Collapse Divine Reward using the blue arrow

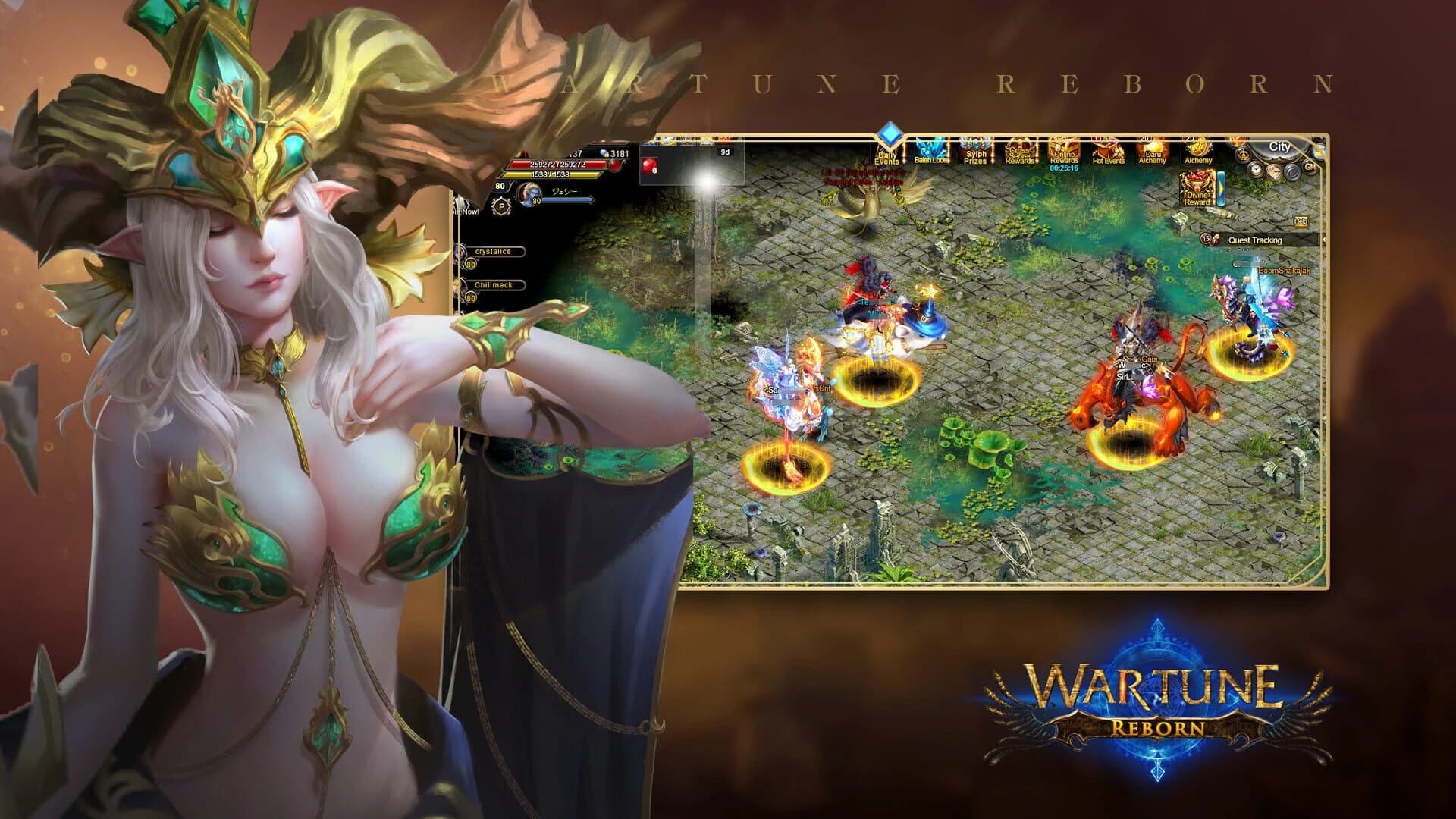click(1221, 187)
